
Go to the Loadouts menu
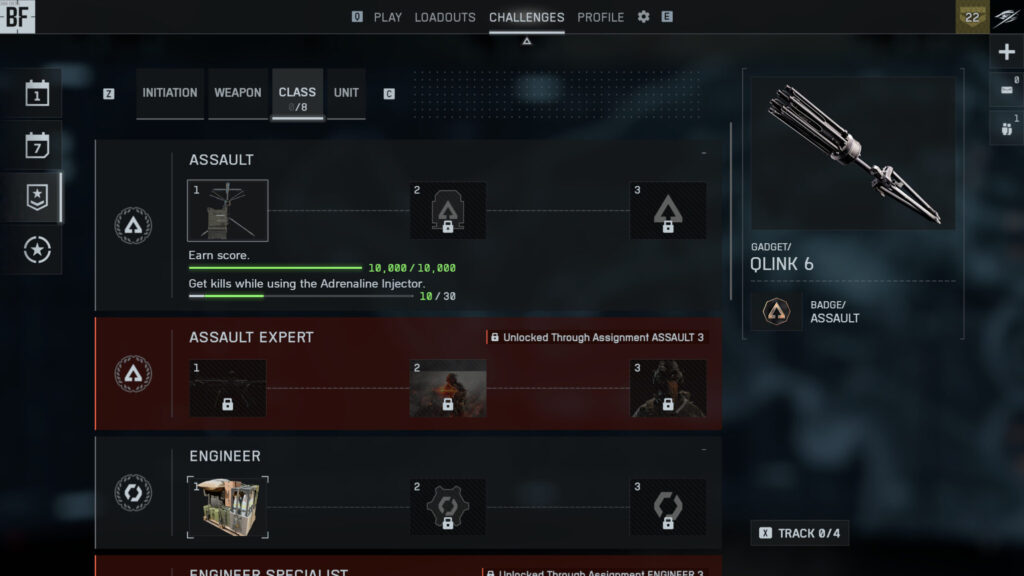pos(445,17)
